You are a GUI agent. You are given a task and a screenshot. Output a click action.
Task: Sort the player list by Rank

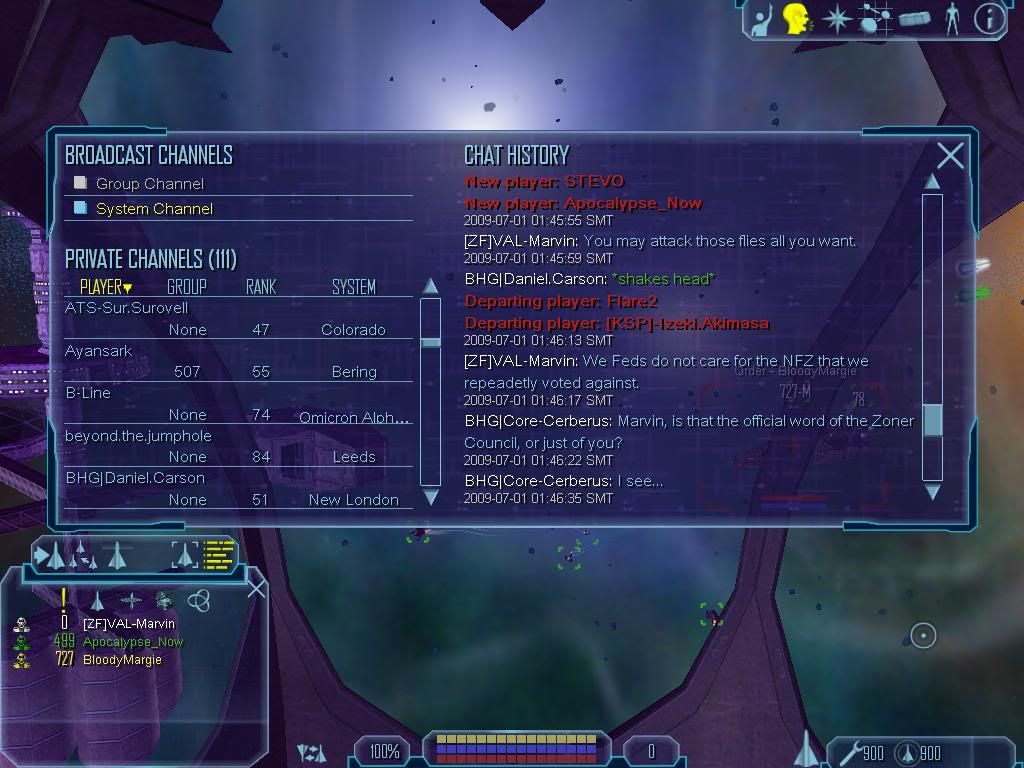point(261,287)
